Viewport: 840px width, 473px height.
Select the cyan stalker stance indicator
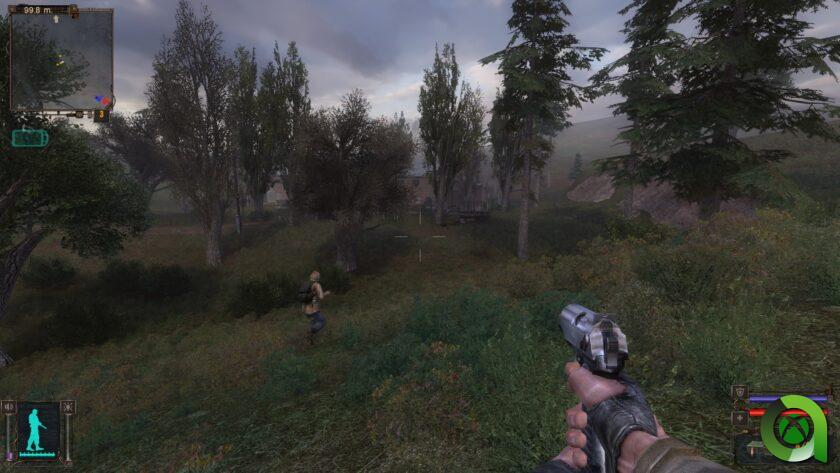[38, 429]
